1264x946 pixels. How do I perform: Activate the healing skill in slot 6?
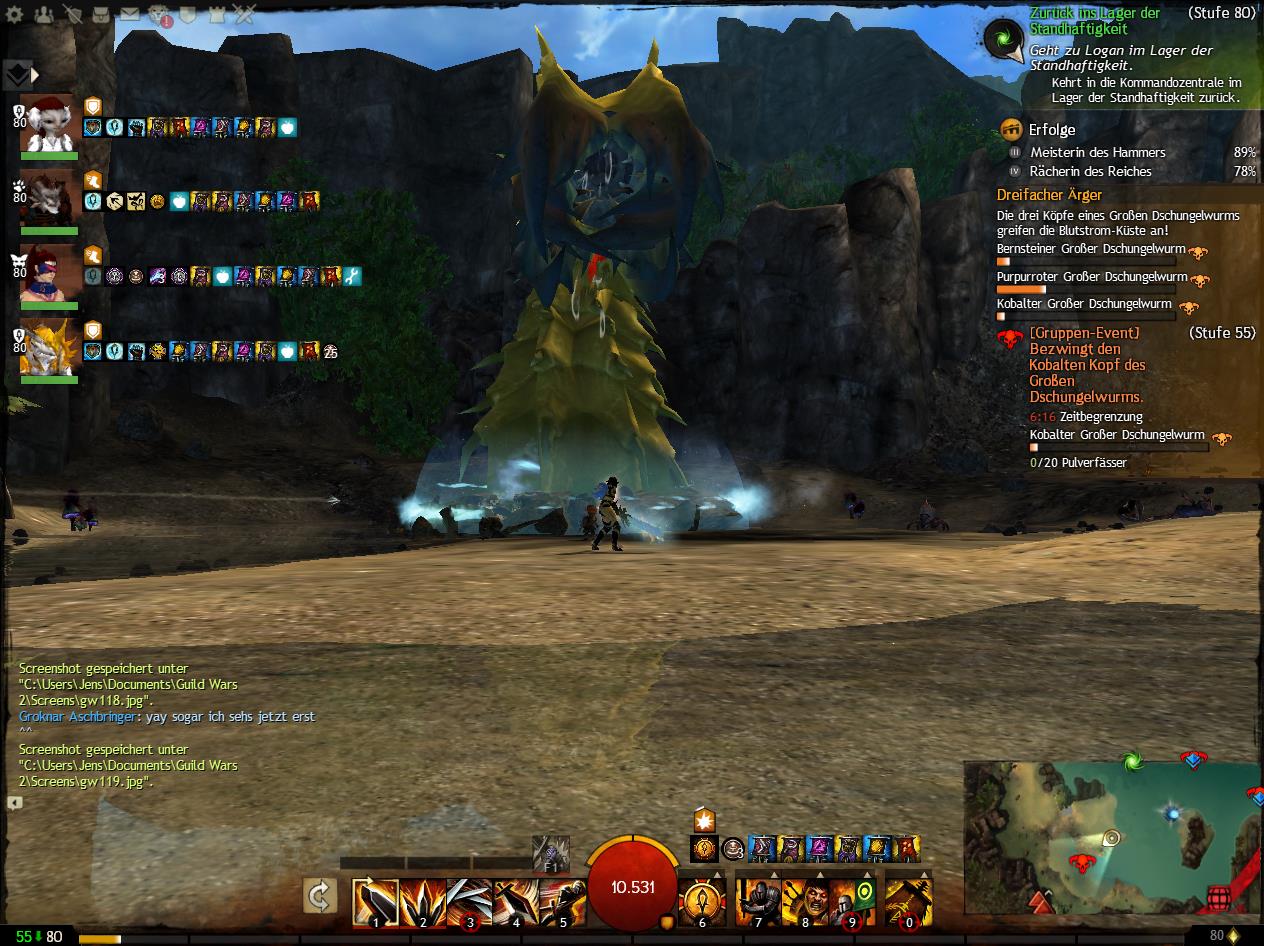click(x=701, y=902)
